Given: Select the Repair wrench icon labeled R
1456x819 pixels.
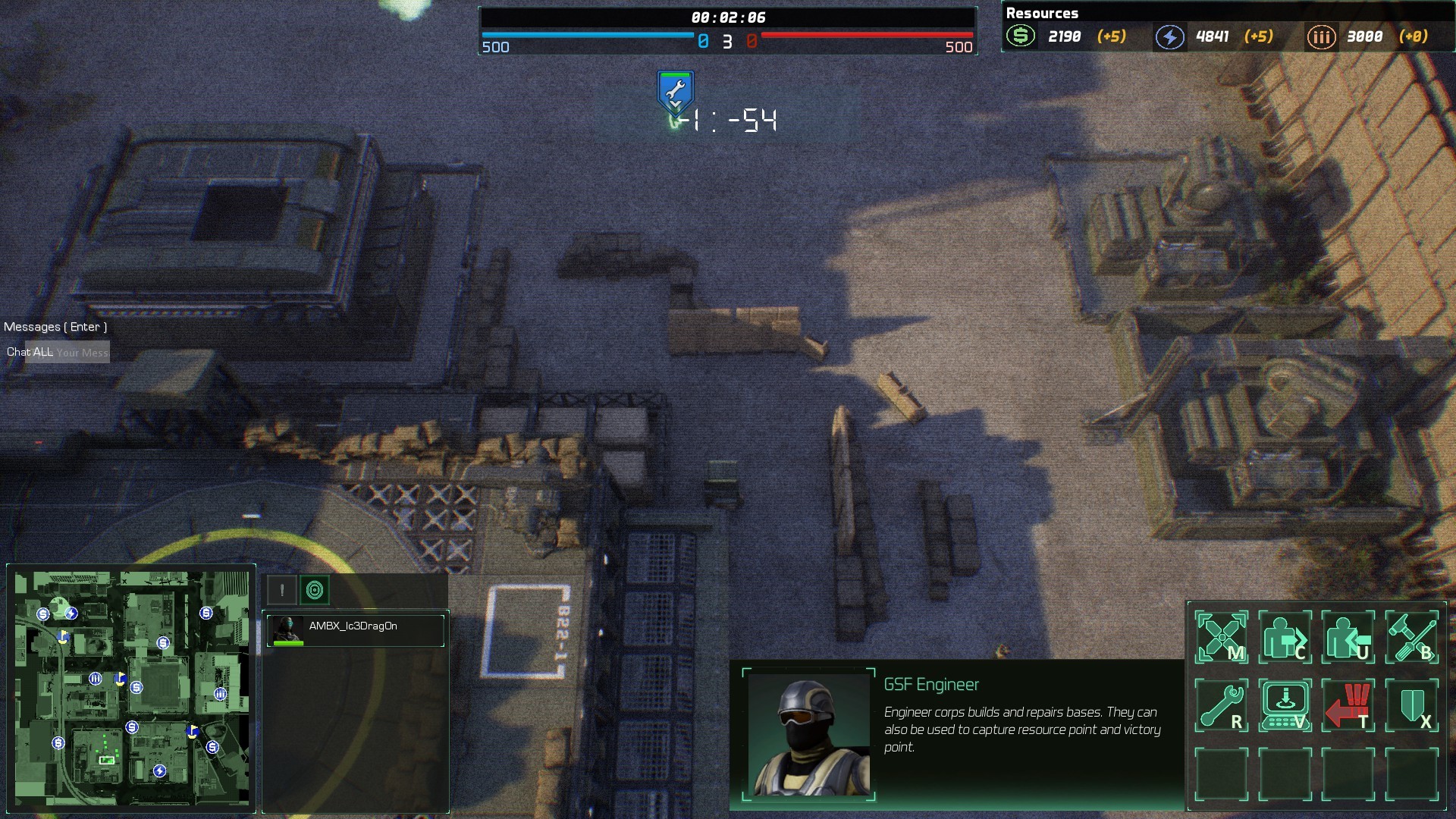Looking at the screenshot, I should point(1222,704).
